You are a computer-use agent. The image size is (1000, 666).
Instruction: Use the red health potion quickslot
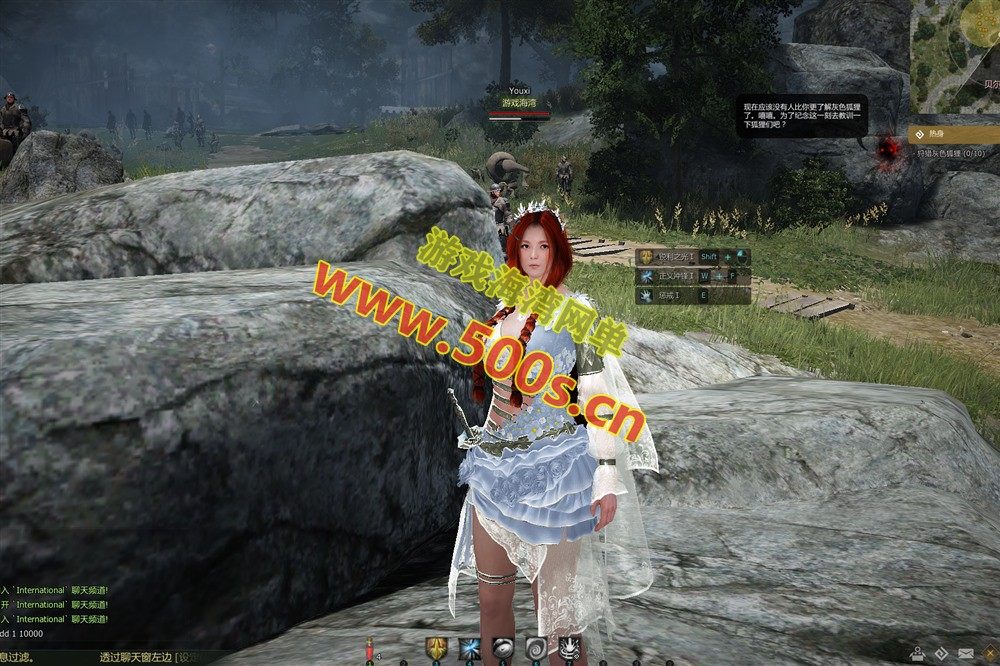tap(370, 649)
